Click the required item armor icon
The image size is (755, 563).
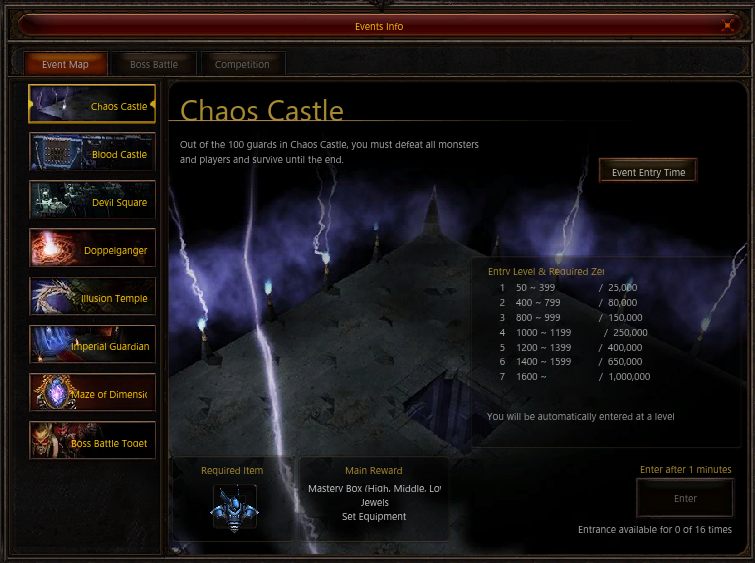click(x=234, y=507)
